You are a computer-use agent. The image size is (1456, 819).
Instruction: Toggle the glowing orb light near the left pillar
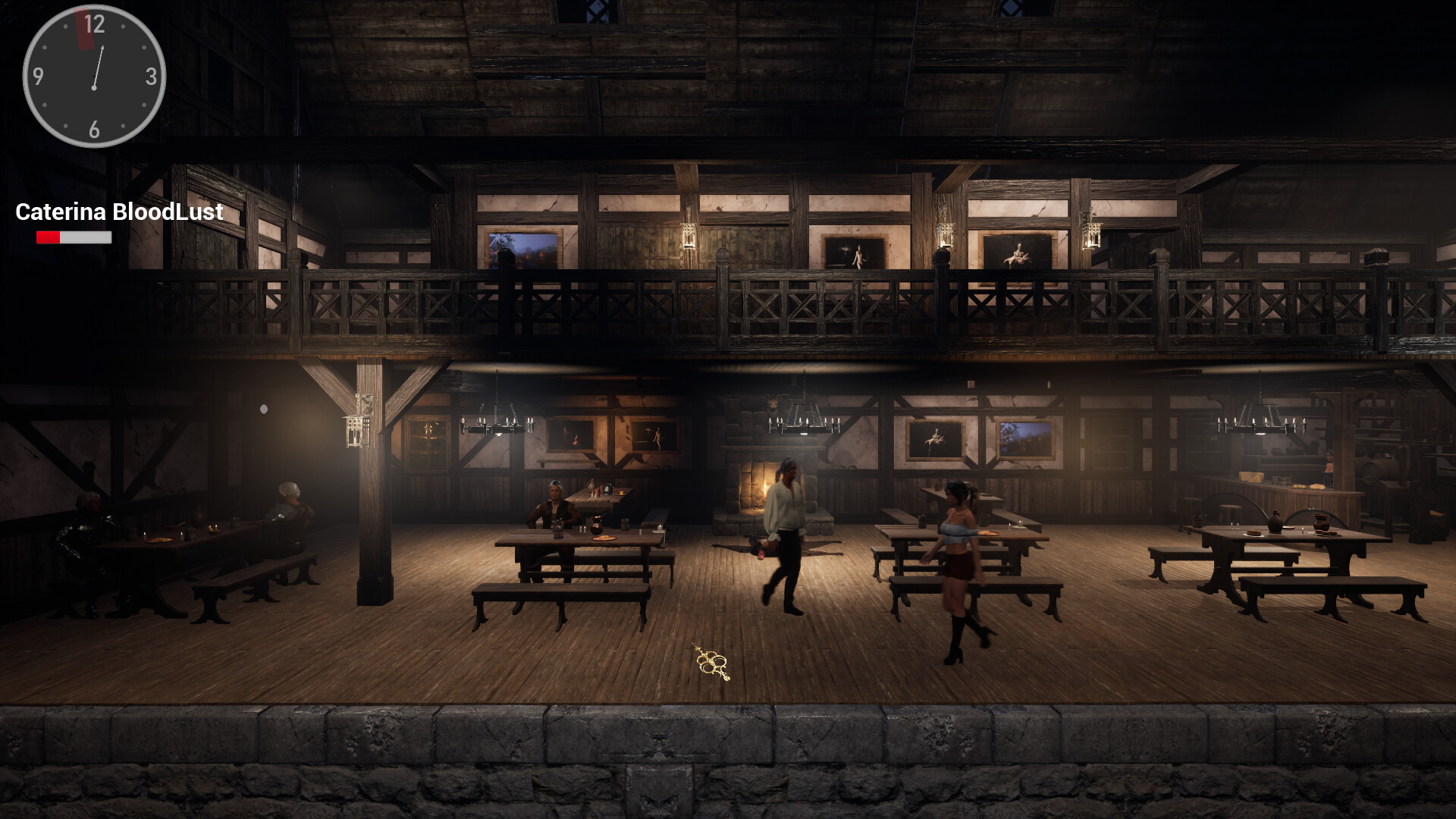pos(265,408)
